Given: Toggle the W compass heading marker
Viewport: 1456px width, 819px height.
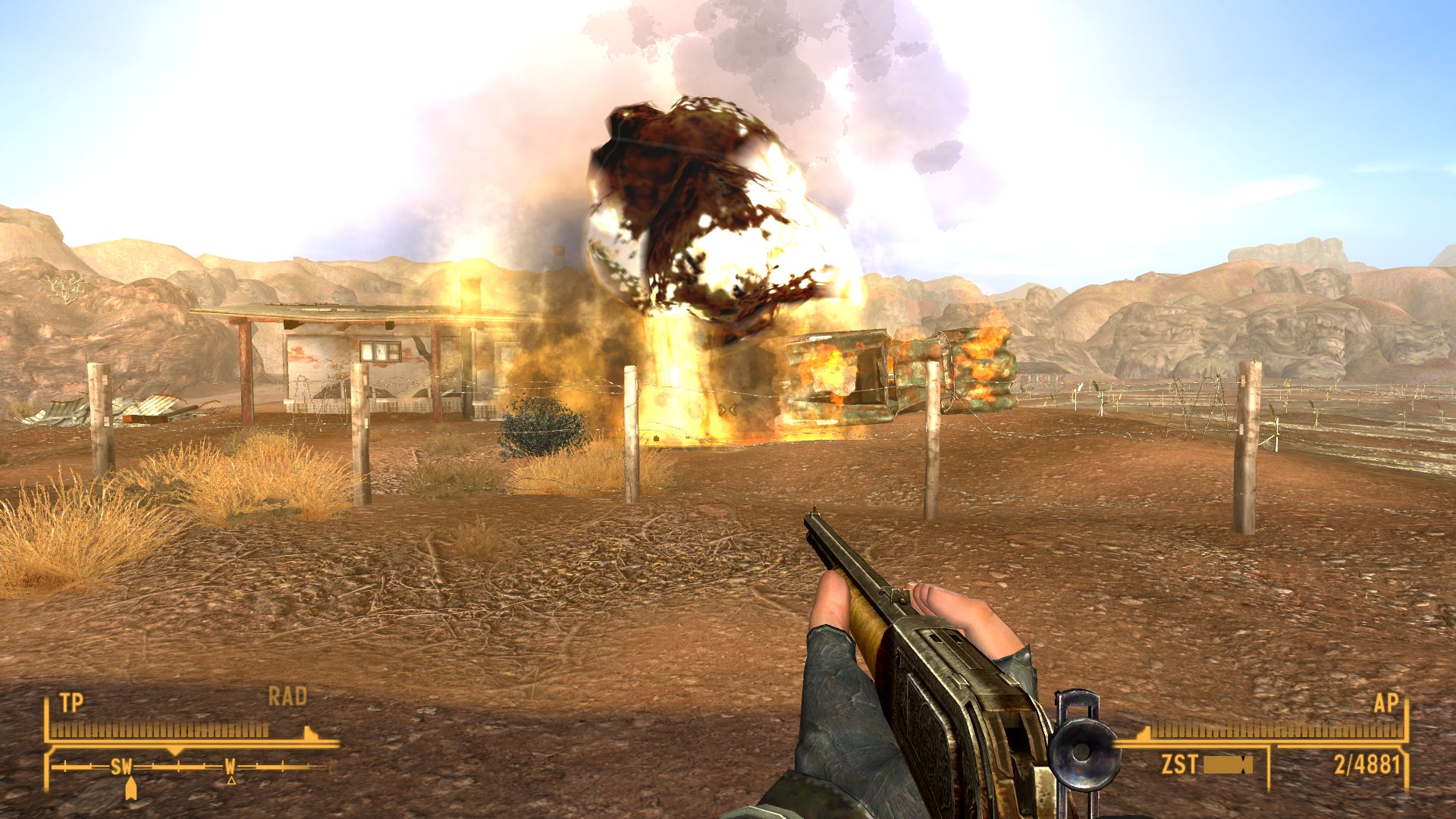Looking at the screenshot, I should click(230, 764).
